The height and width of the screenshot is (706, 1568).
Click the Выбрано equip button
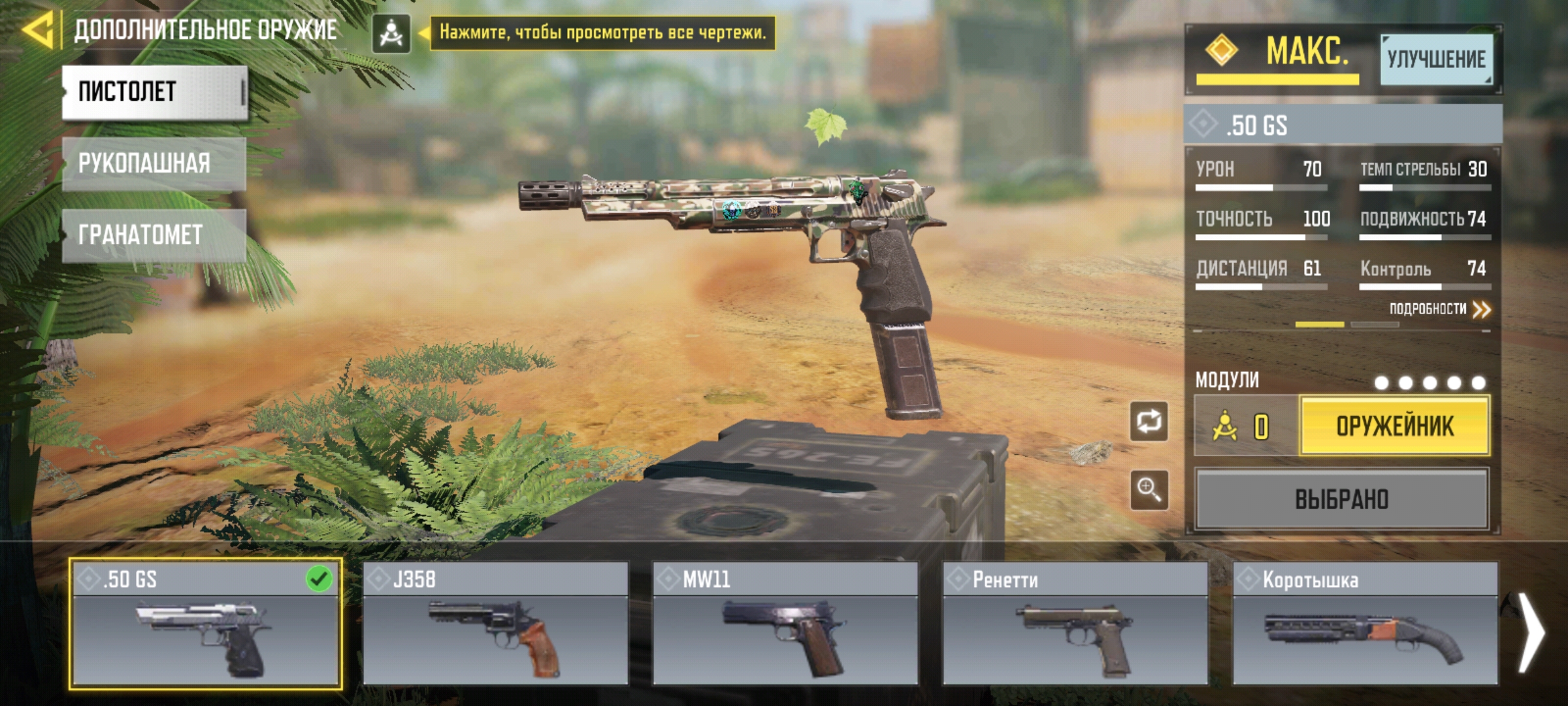[x=1342, y=499]
